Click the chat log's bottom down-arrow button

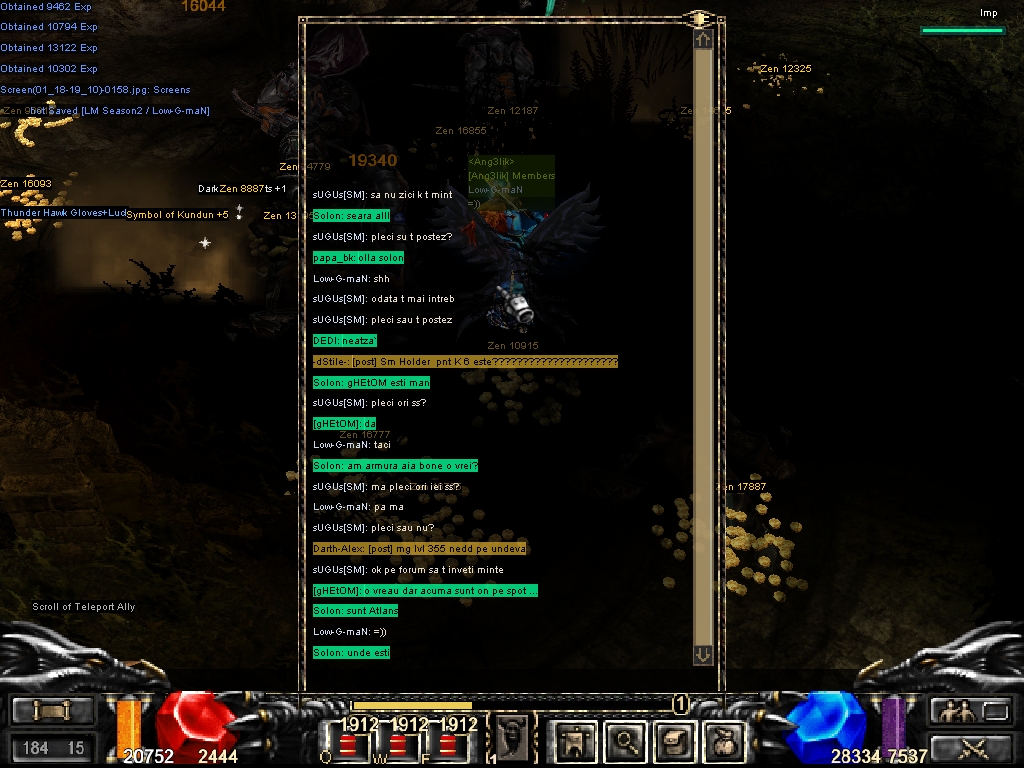click(x=703, y=654)
